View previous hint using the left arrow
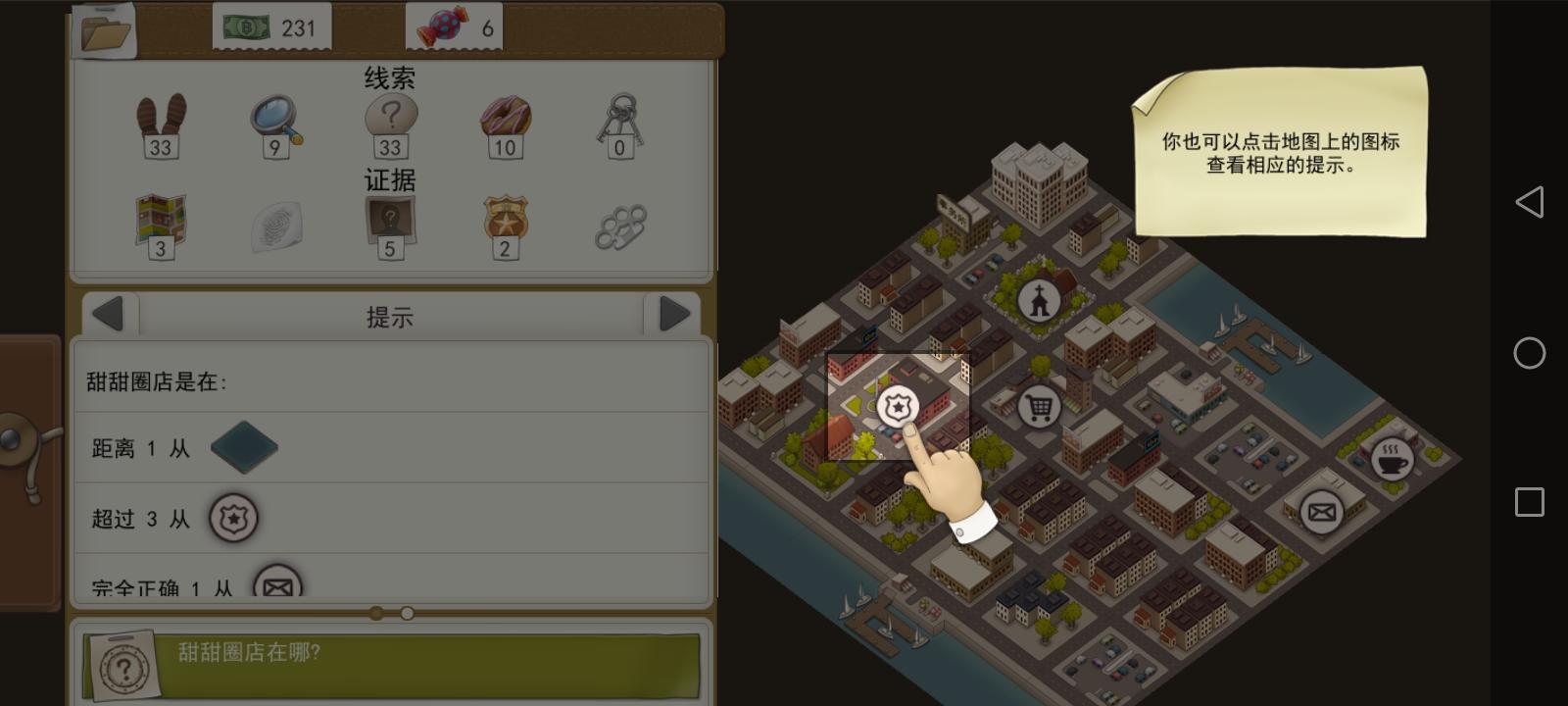This screenshot has height=706, width=1568. 108,314
